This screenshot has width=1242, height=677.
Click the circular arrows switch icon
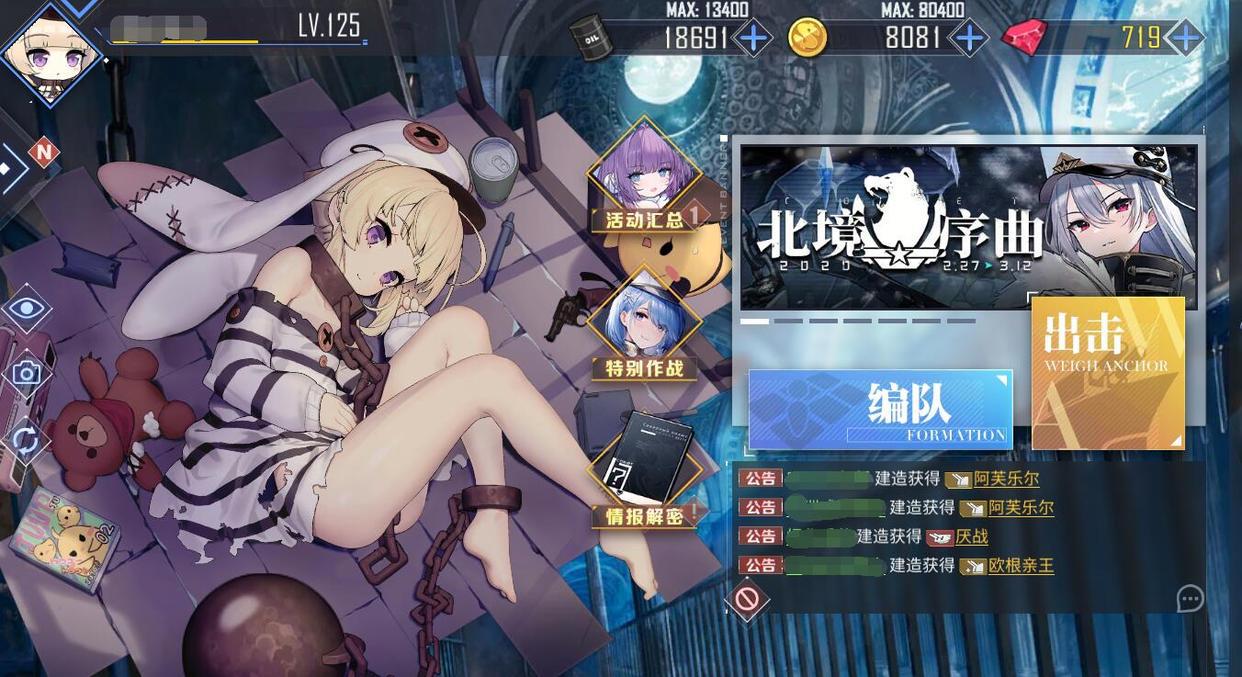[x=26, y=440]
